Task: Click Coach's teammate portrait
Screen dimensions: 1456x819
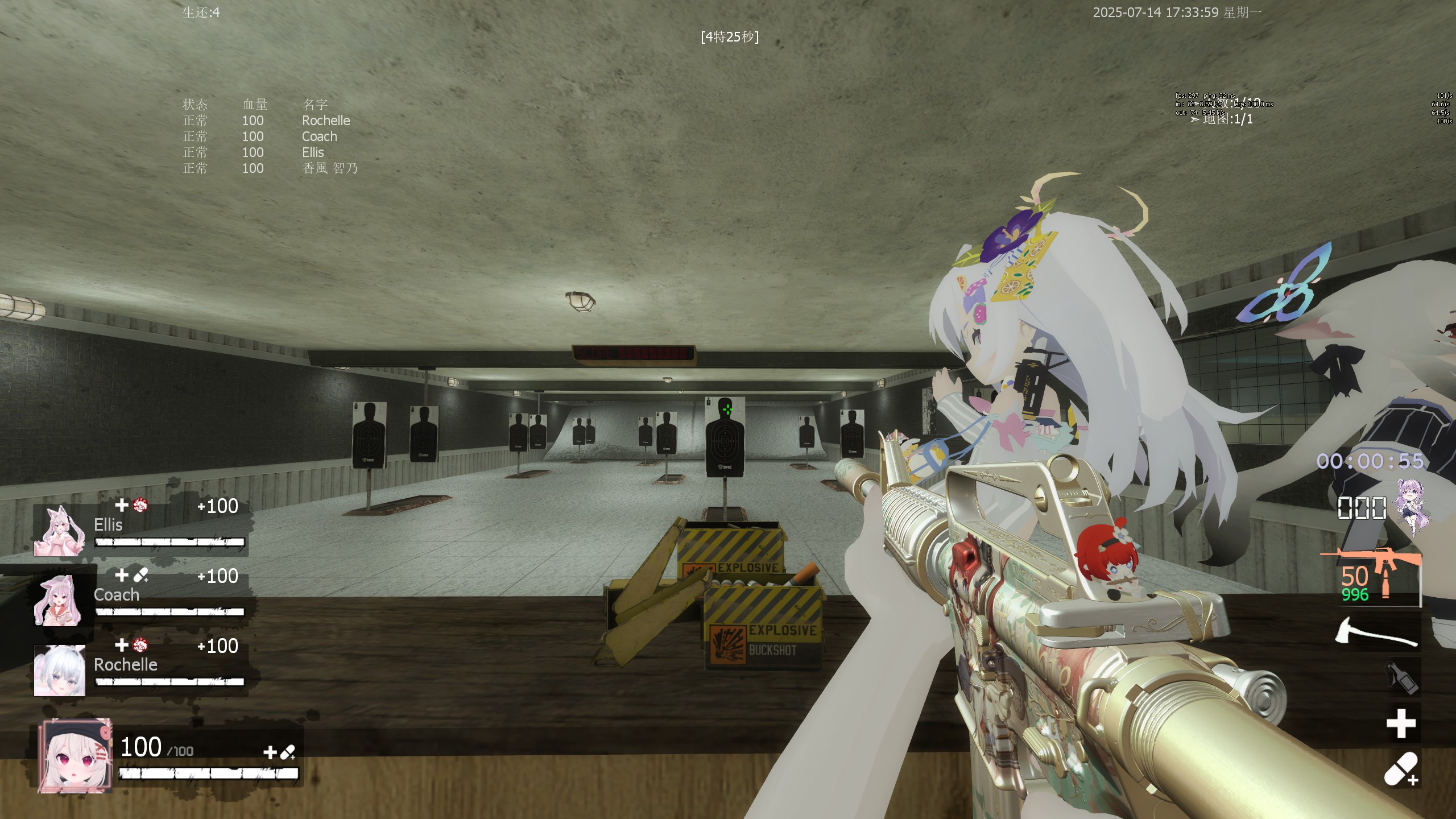Action: (59, 601)
